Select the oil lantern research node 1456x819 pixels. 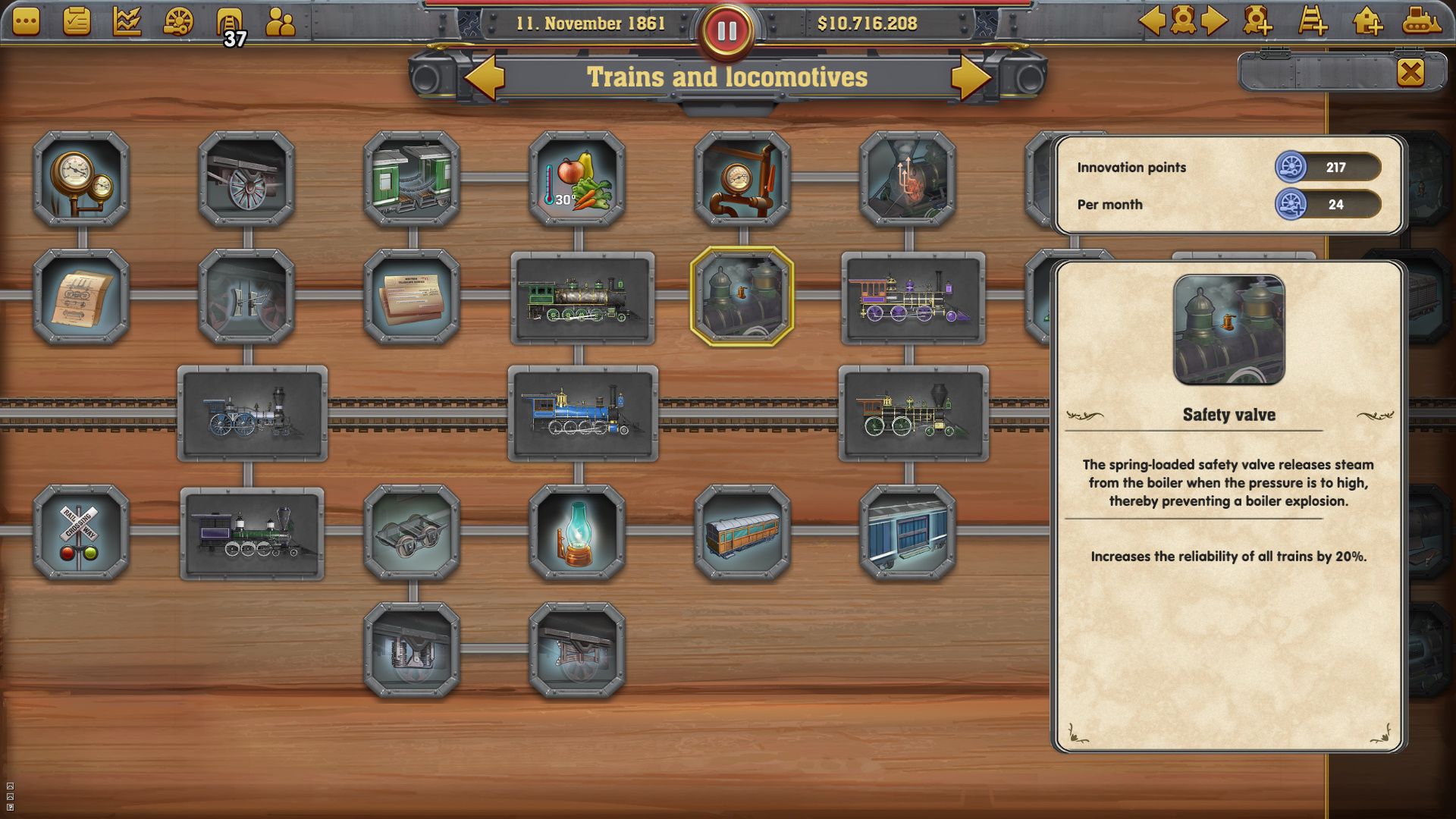tap(577, 532)
